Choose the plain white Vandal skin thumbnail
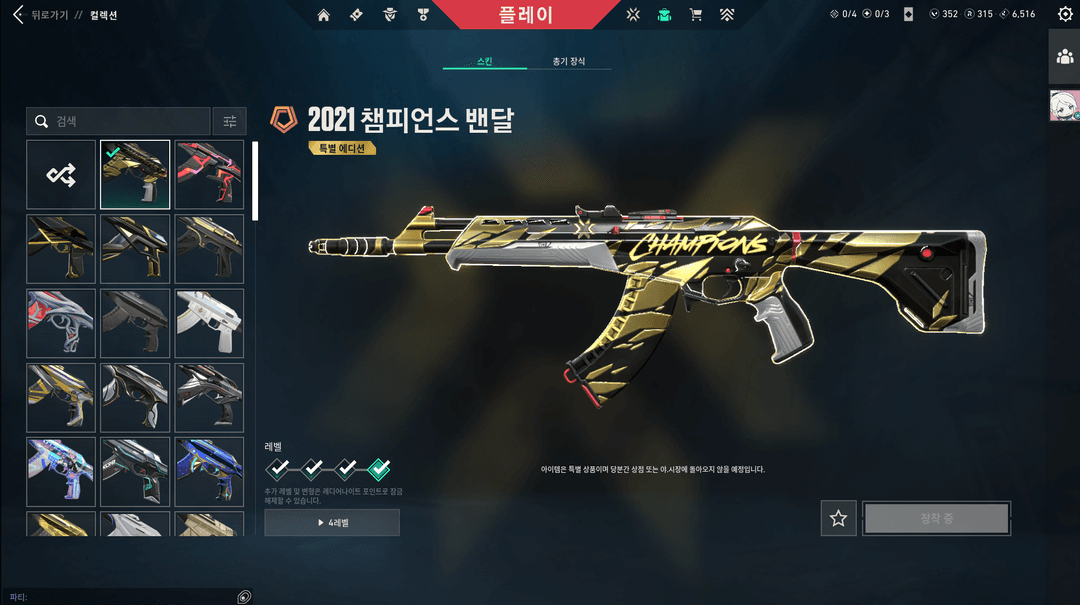This screenshot has height=605, width=1080. 209,323
